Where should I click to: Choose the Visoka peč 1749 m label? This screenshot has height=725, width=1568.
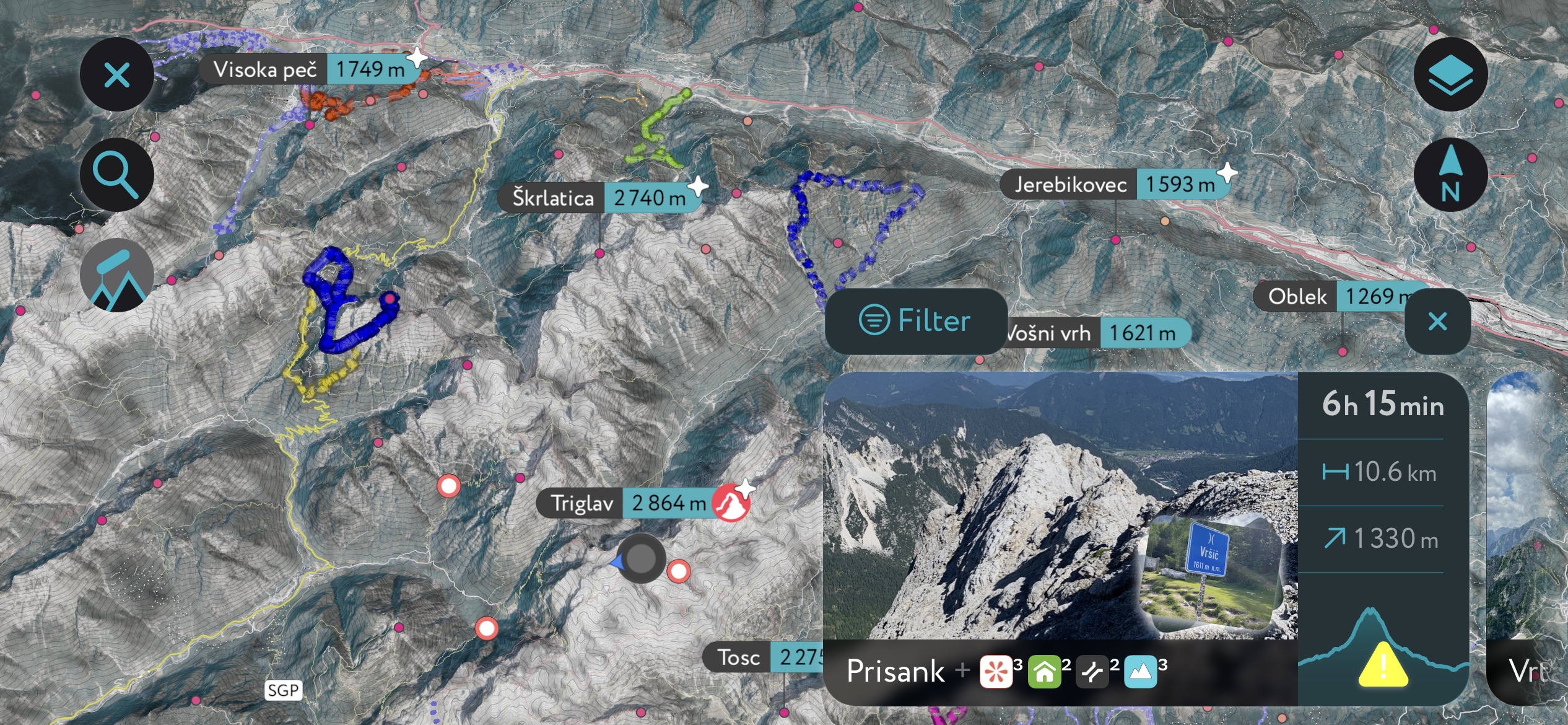pyautogui.click(x=310, y=69)
